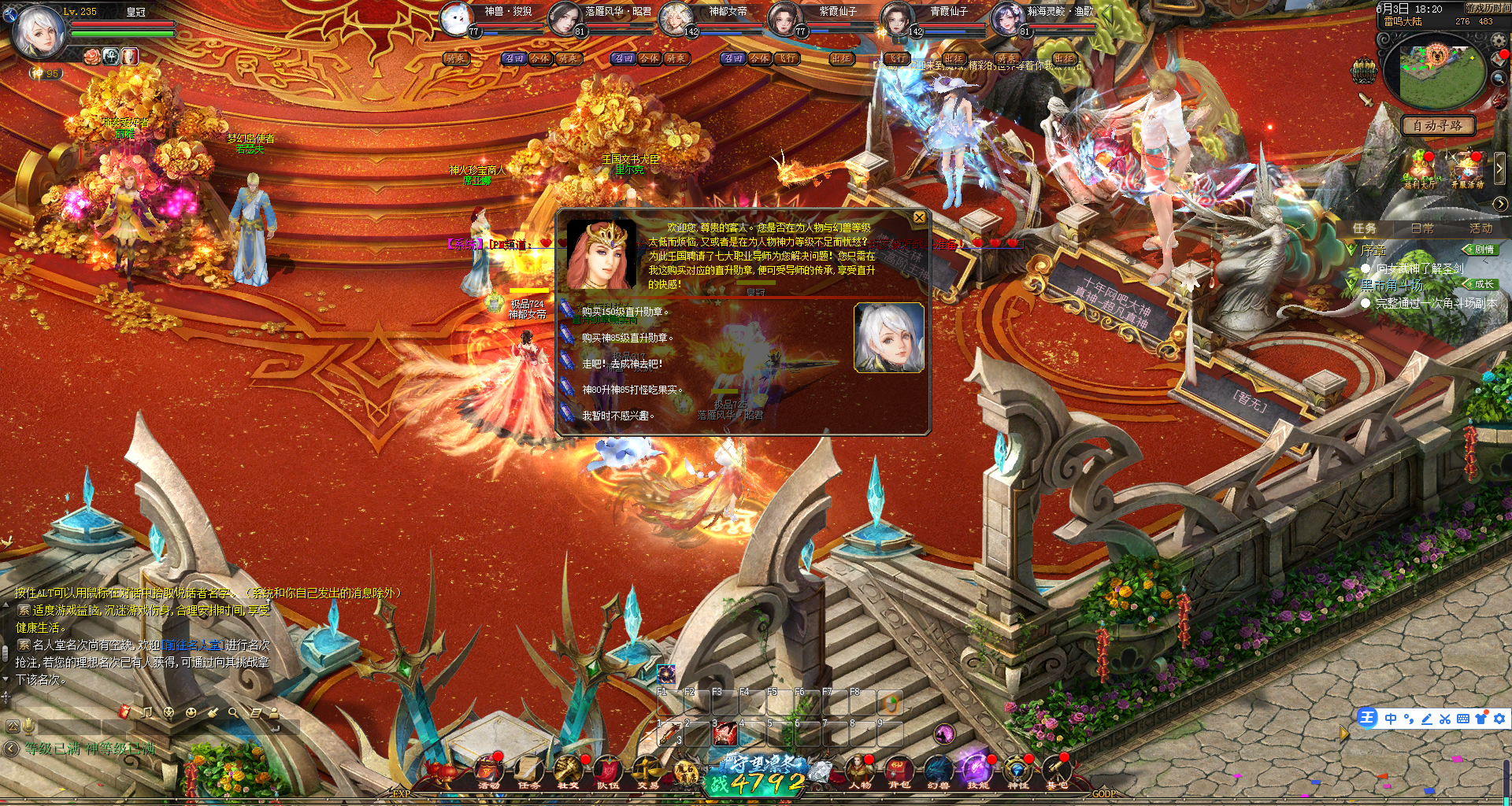Switch to the 活动 tab in quest tracker
Viewport: 1512px width, 806px height.
click(1480, 228)
